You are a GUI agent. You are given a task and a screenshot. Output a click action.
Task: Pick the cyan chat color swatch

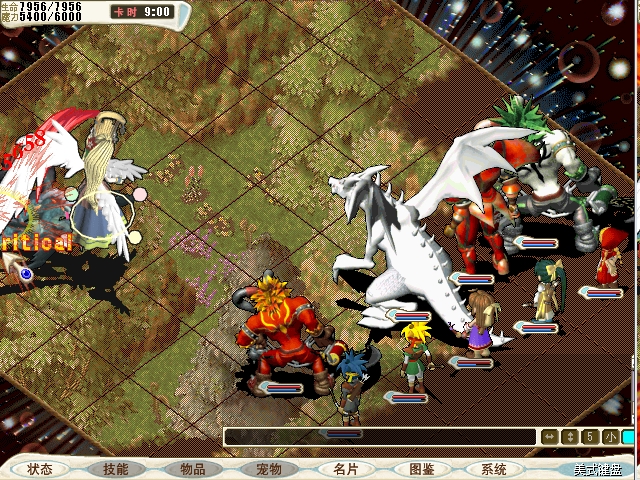[x=629, y=437]
